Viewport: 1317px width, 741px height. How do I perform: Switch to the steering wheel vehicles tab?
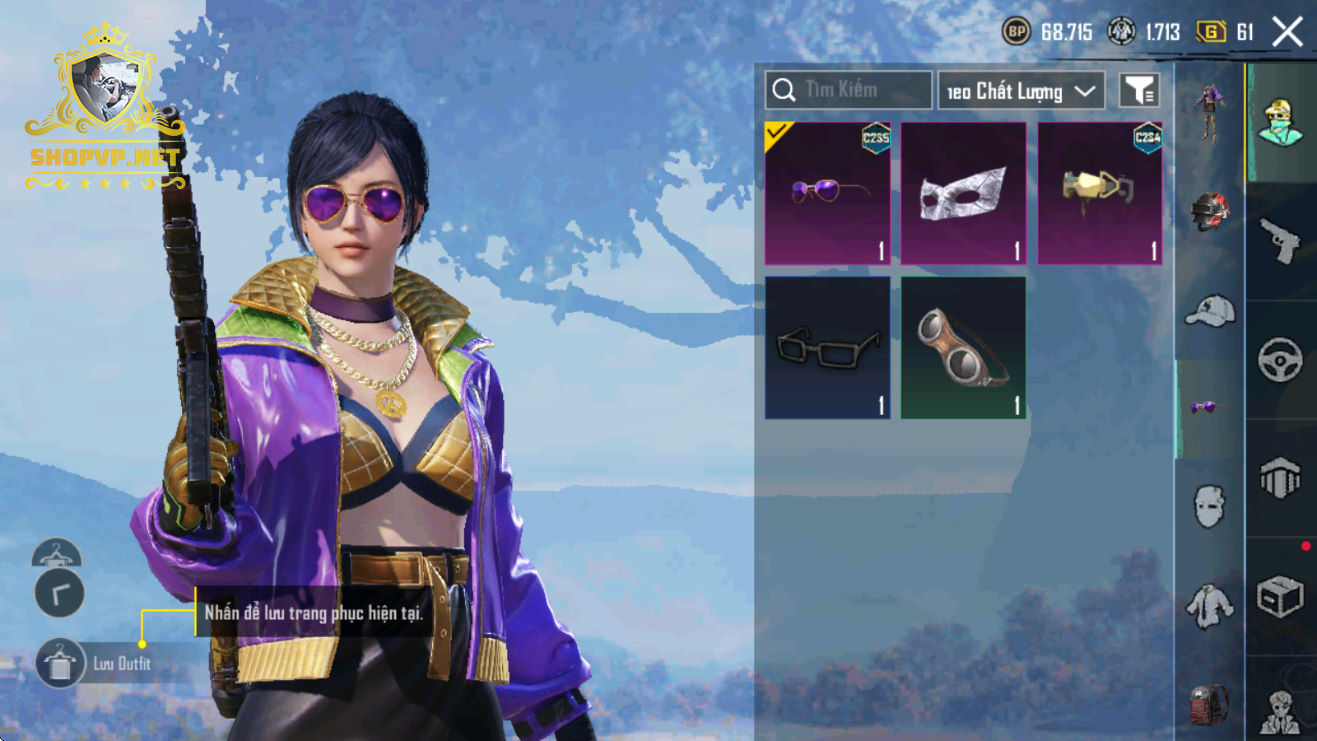[1280, 360]
